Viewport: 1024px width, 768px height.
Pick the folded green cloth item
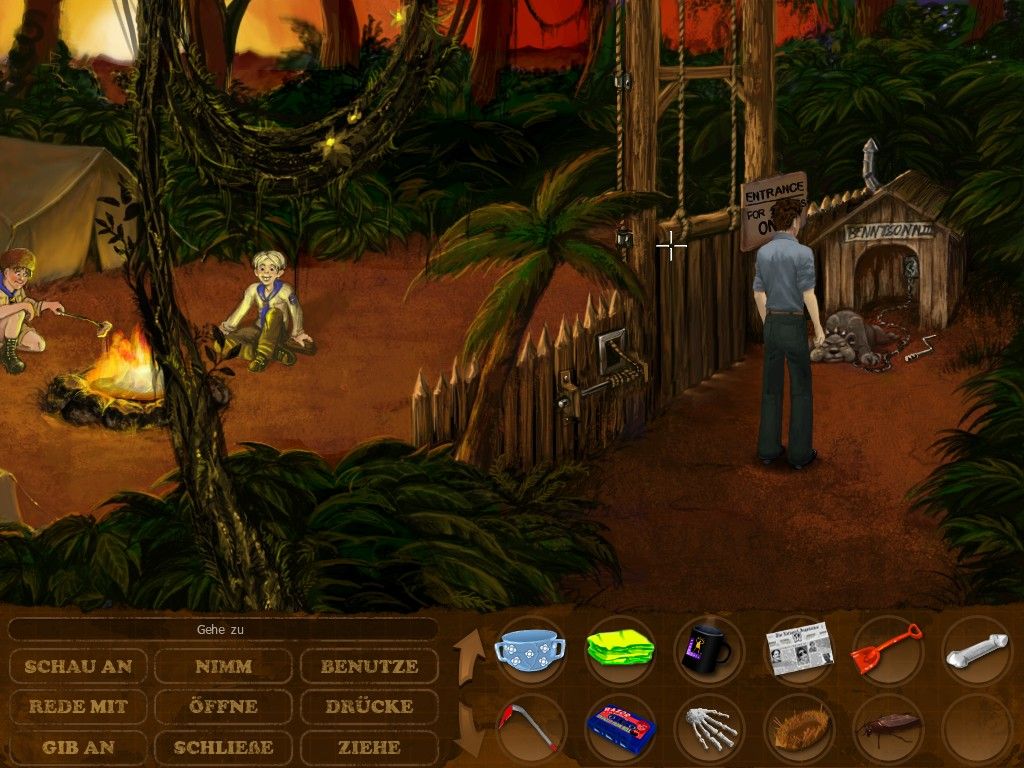click(x=620, y=648)
